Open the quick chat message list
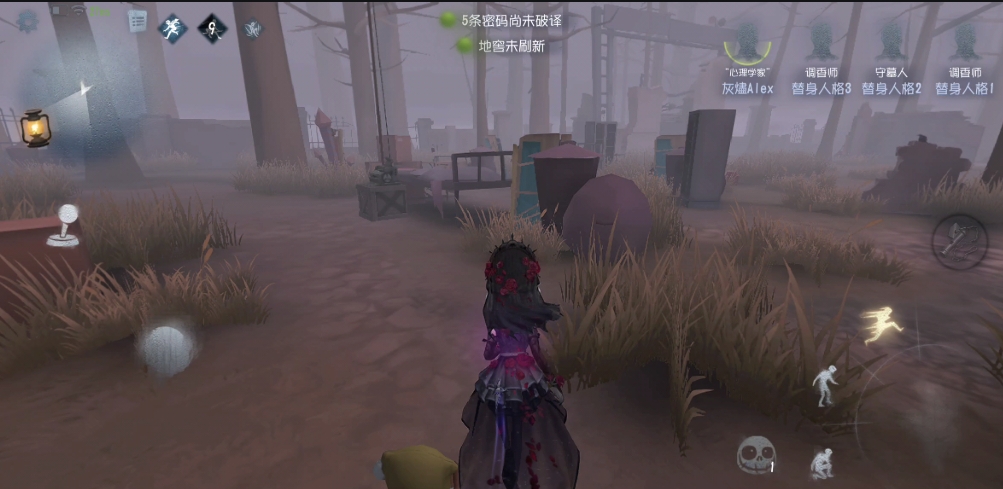Image resolution: width=1003 pixels, height=489 pixels. (137, 19)
